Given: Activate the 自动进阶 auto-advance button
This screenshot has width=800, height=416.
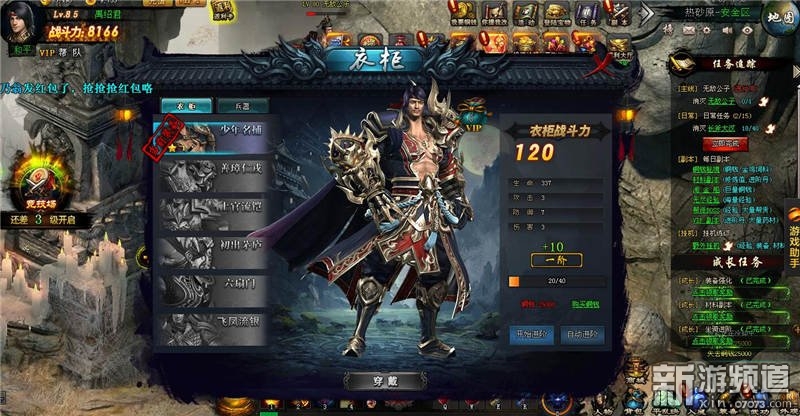Looking at the screenshot, I should (582, 333).
